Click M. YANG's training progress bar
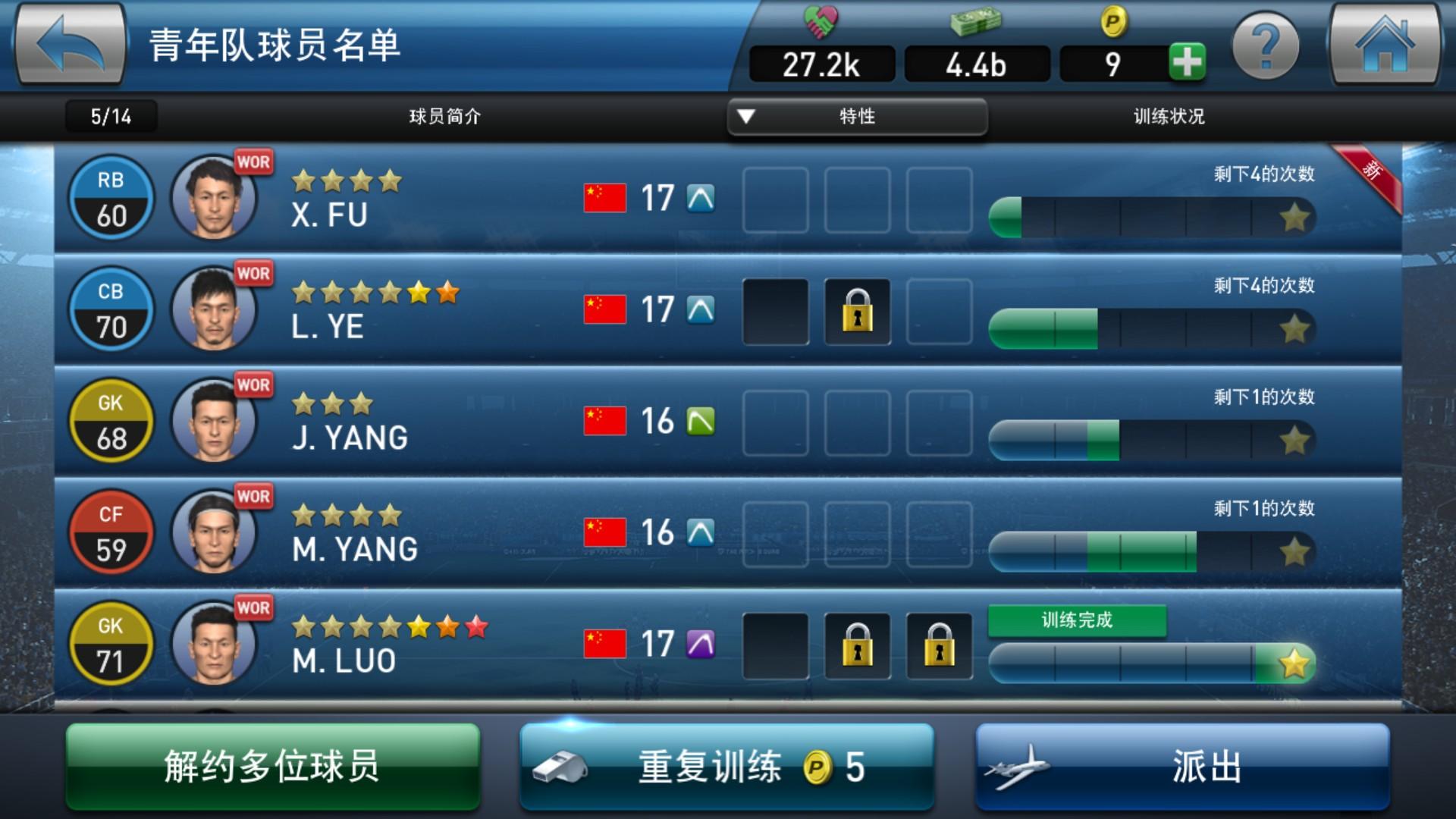Image resolution: width=1456 pixels, height=819 pixels. tap(1153, 551)
